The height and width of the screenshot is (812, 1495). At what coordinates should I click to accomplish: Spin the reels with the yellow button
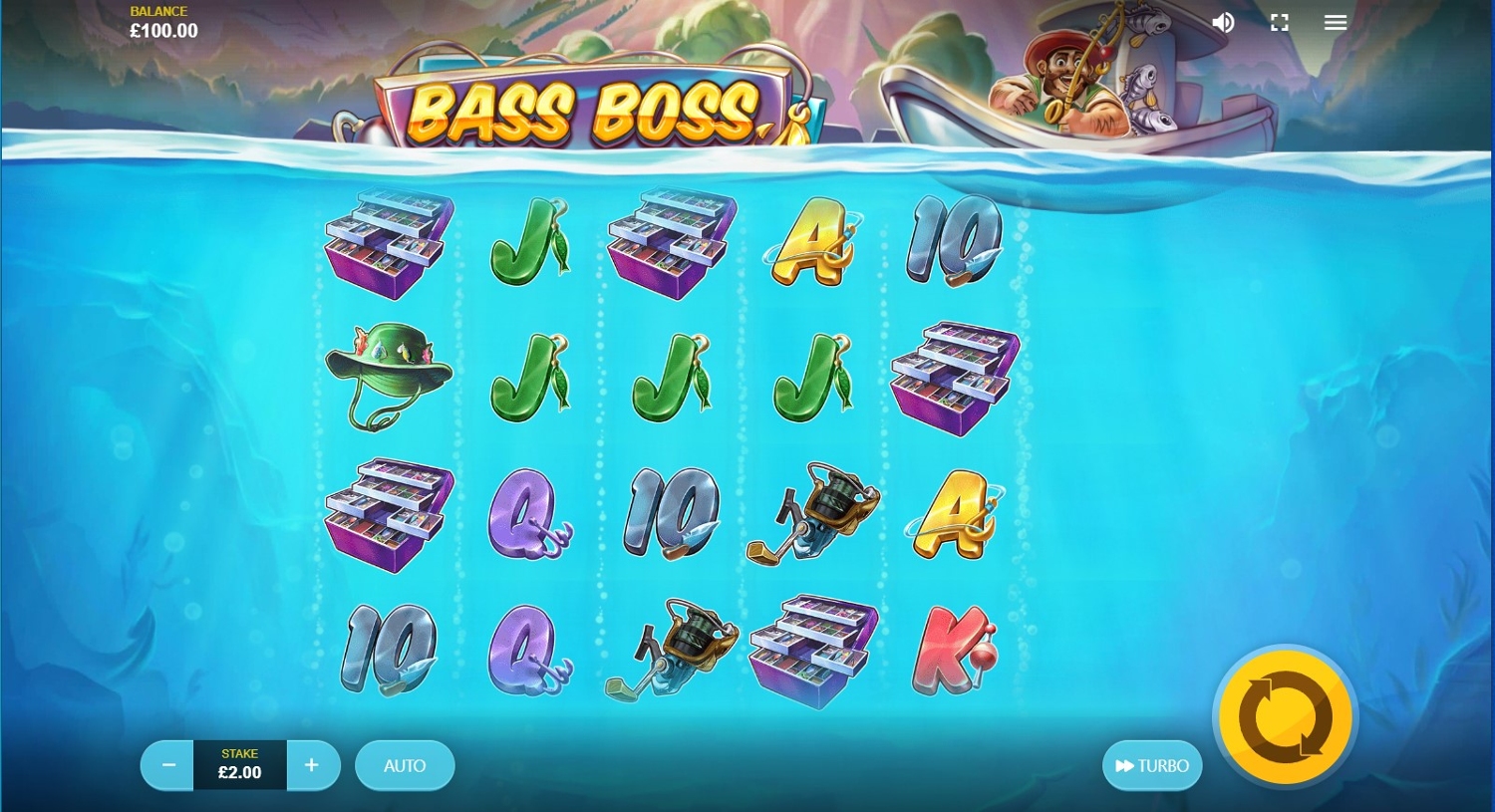[1285, 716]
